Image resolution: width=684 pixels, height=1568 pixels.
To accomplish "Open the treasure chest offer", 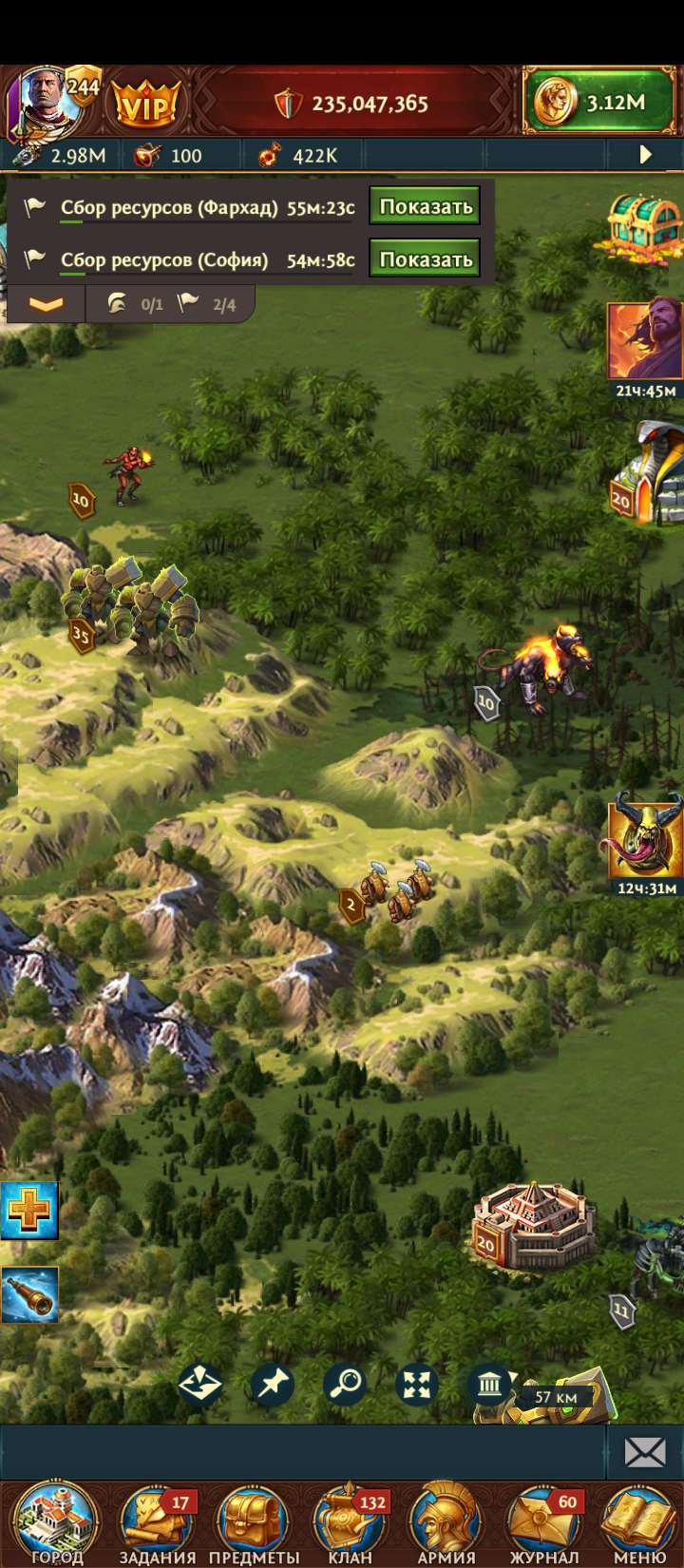I will pyautogui.click(x=645, y=226).
